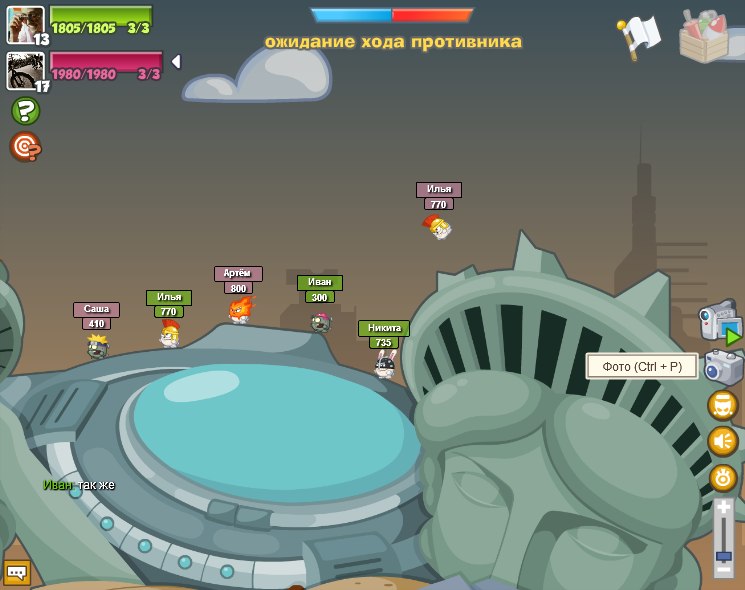This screenshot has width=745, height=590.
Task: Select the level 17 opponent avatar
Action: pos(25,71)
